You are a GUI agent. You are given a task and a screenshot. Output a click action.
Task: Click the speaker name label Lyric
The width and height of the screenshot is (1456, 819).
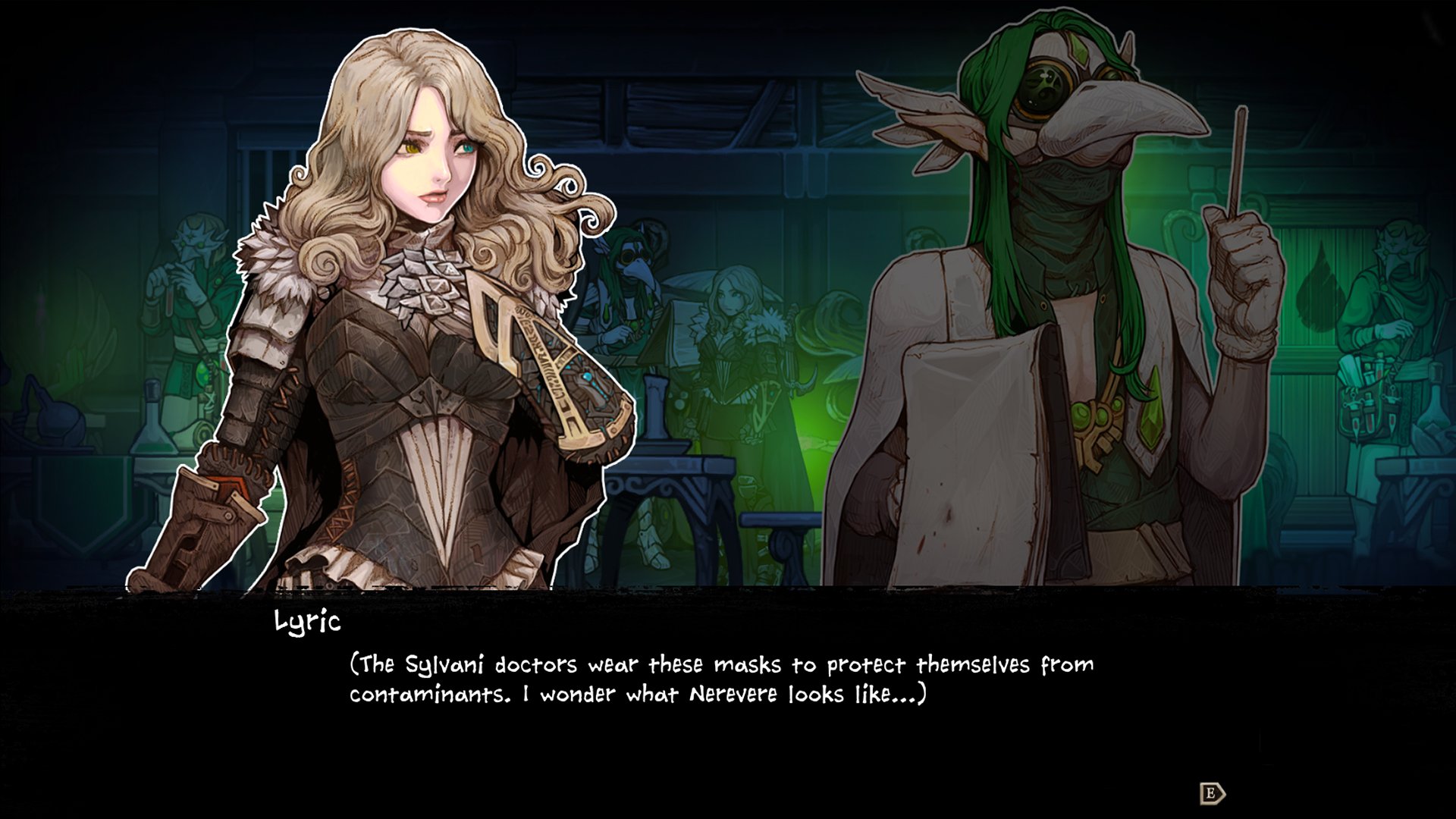306,623
